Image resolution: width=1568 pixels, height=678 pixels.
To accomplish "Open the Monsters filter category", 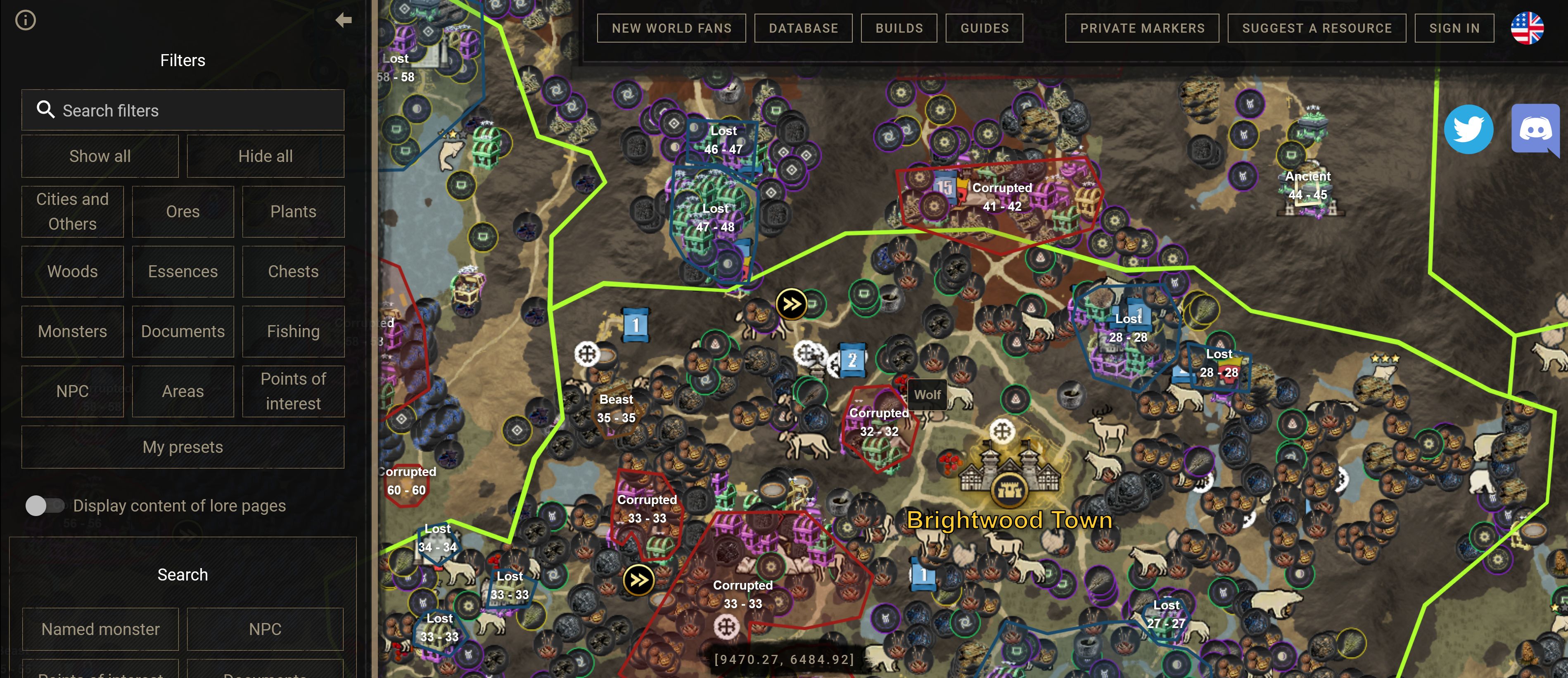I will coord(72,331).
